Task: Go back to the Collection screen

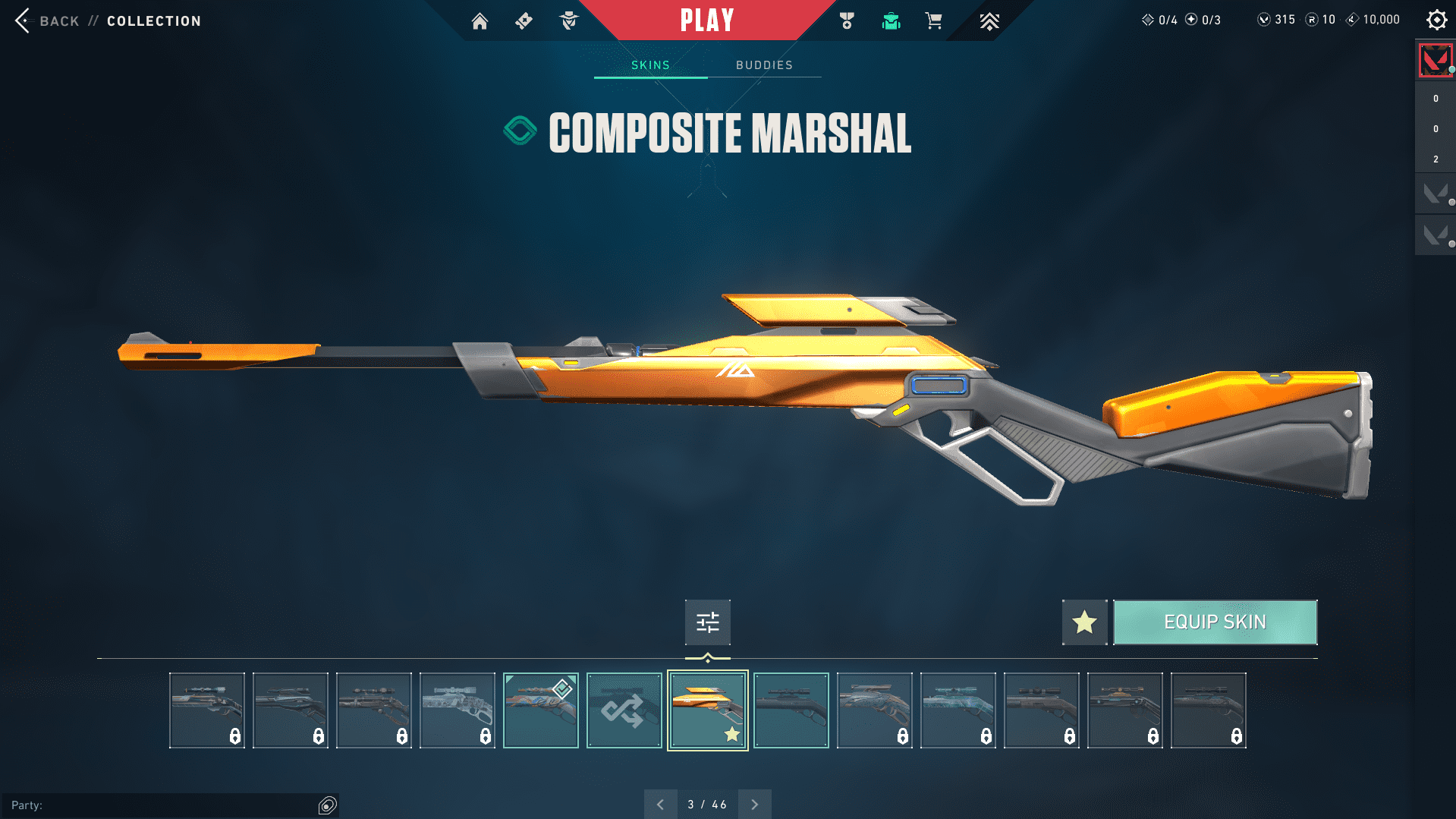Action: 47,20
